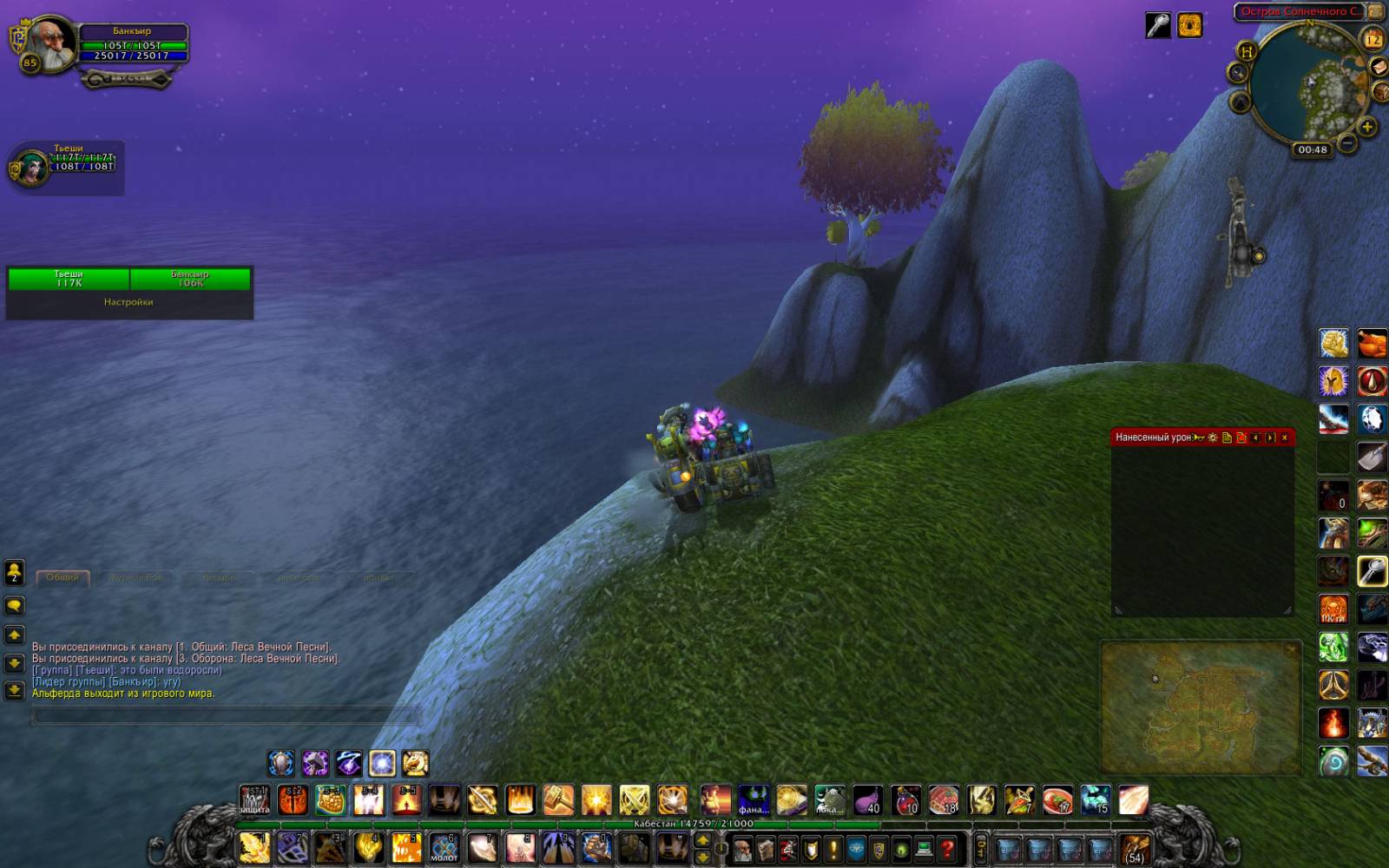Screen dimensions: 1389x868
Task: Open the yellow exclamation quest log button
Action: point(833,848)
